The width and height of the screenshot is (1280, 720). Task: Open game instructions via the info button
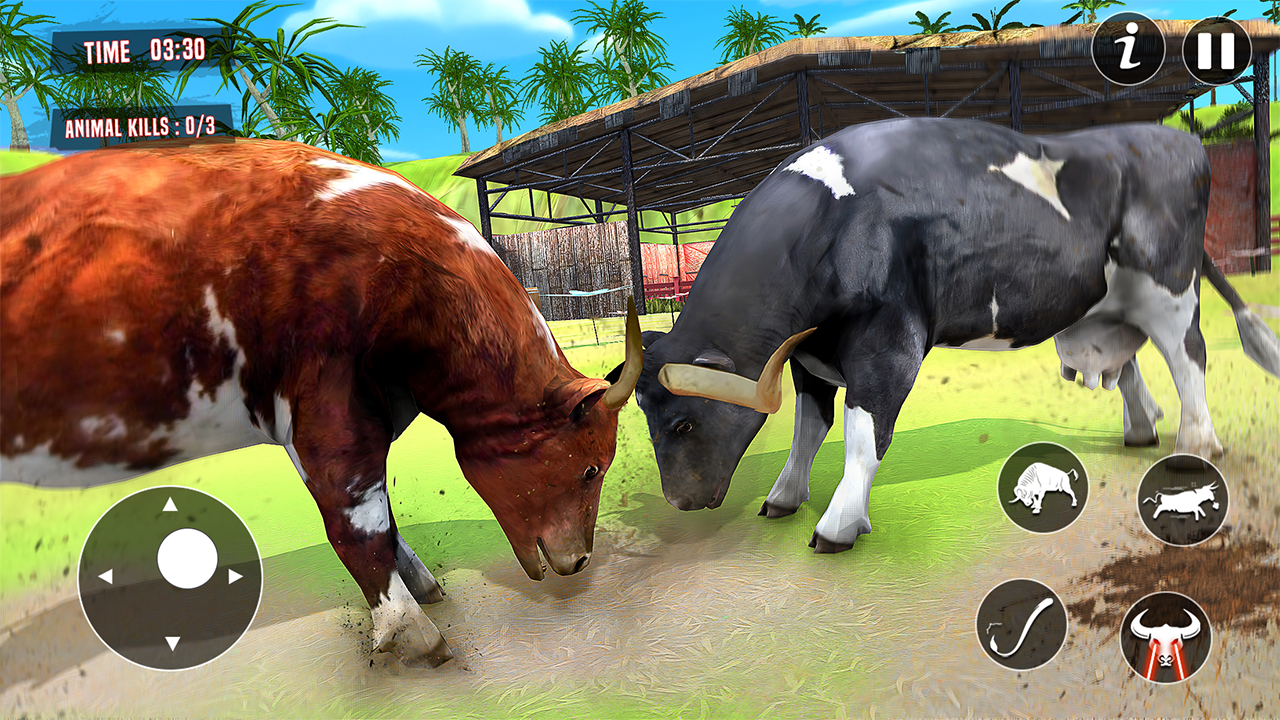1128,49
